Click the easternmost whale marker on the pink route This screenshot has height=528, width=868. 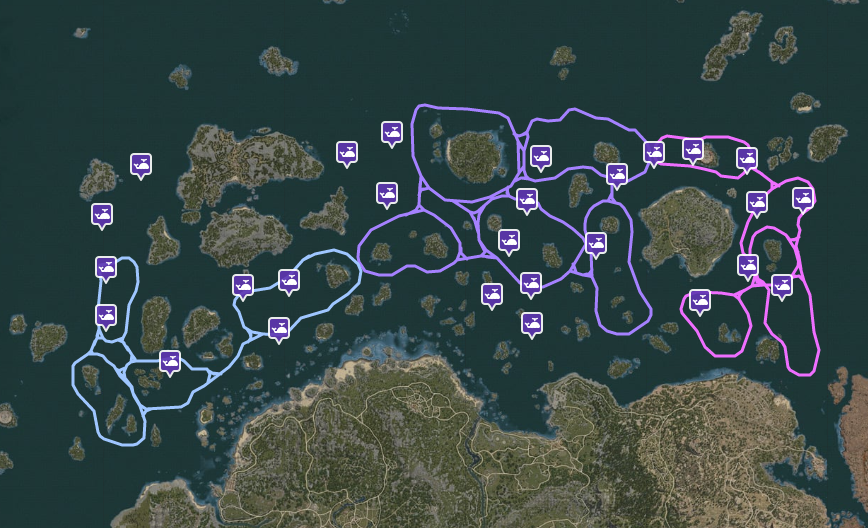click(803, 198)
